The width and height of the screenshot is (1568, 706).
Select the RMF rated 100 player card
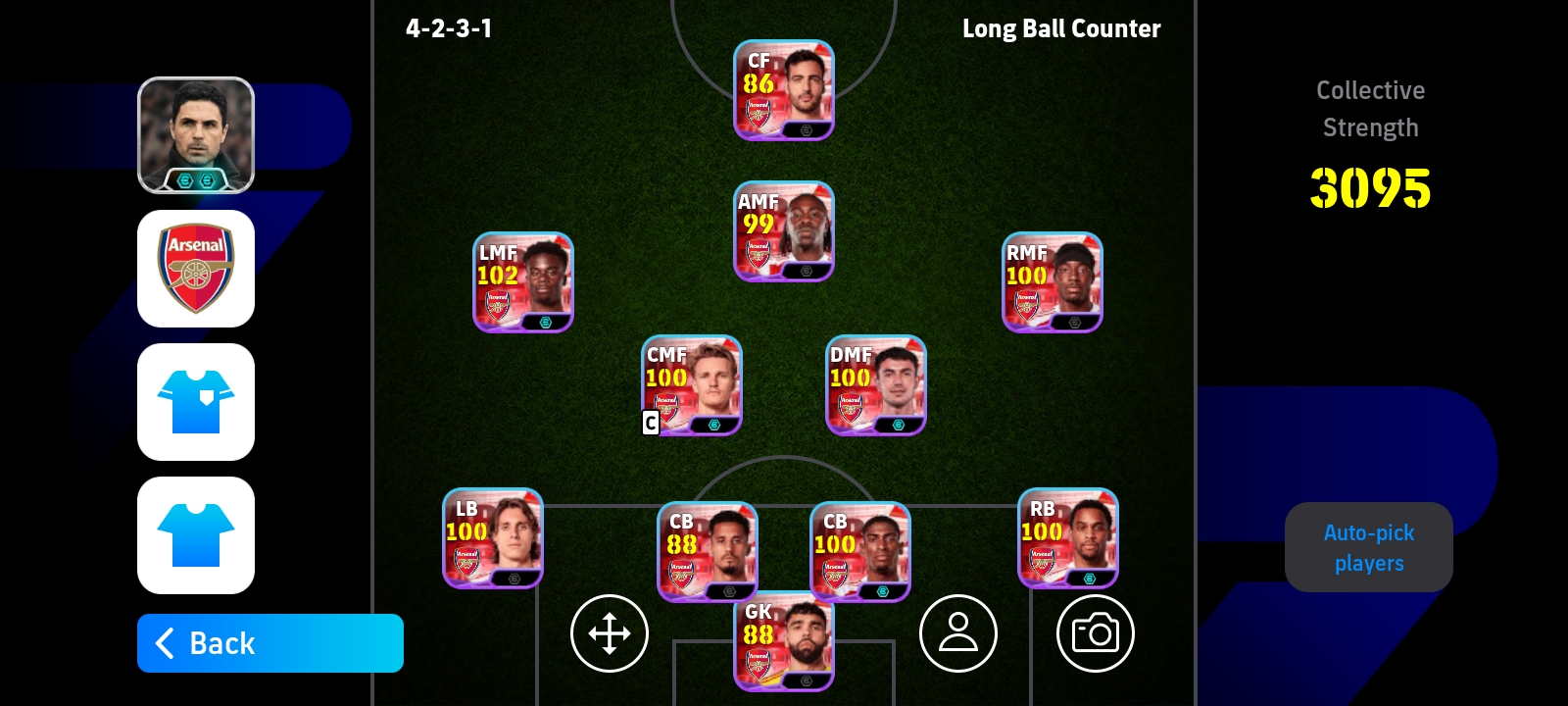pos(1052,282)
